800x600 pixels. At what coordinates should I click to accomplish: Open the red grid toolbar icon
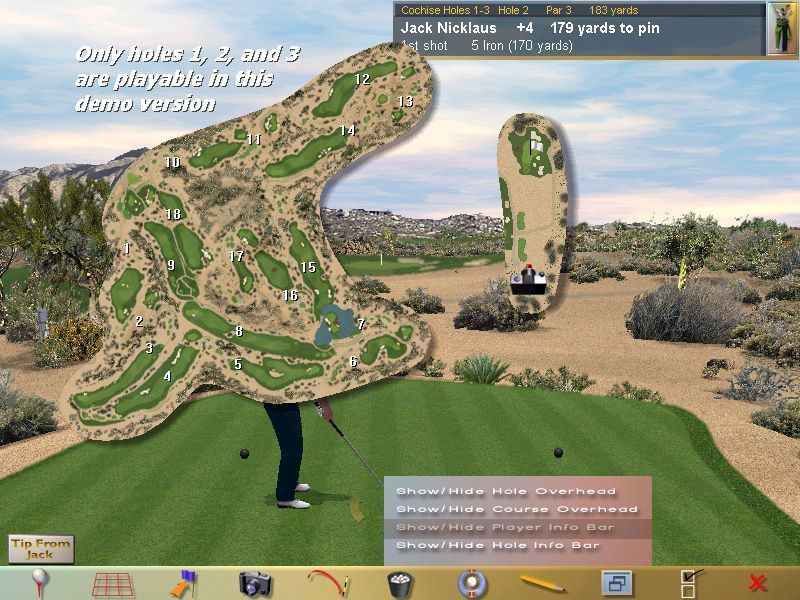(x=112, y=583)
